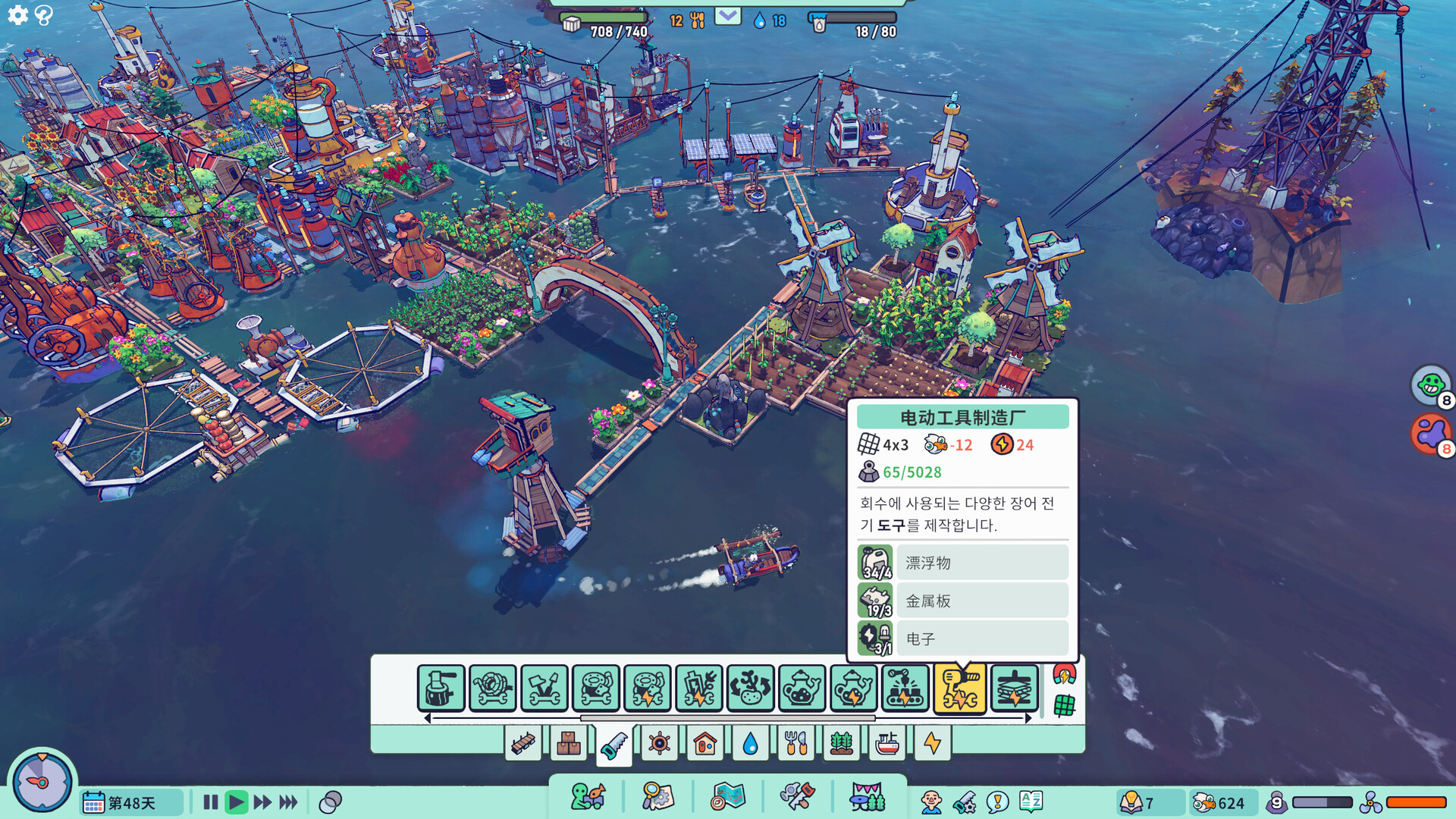Switch to the lightning electricity build tab

pos(934,744)
